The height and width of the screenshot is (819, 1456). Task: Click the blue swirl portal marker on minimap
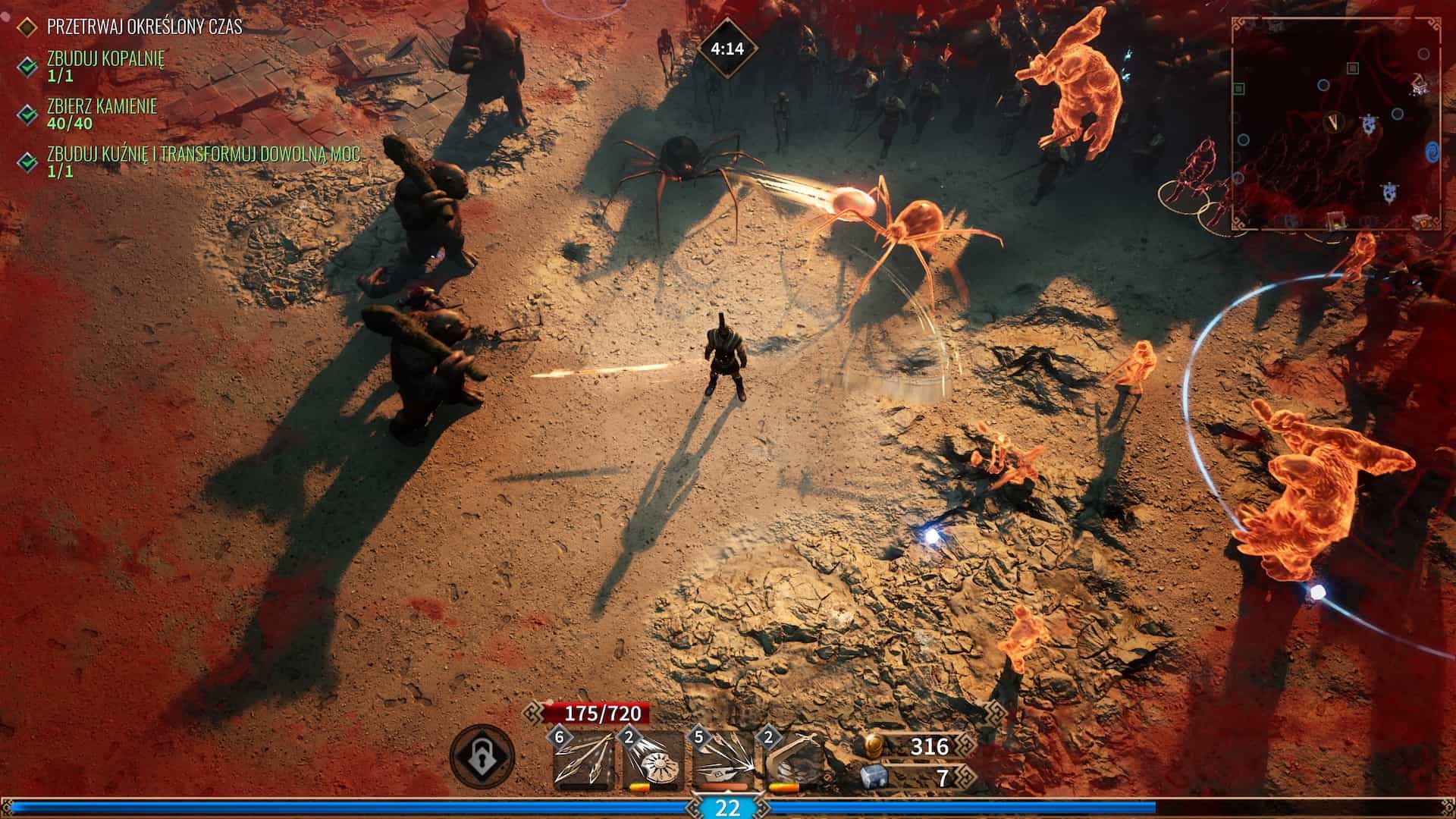pyautogui.click(x=1432, y=151)
